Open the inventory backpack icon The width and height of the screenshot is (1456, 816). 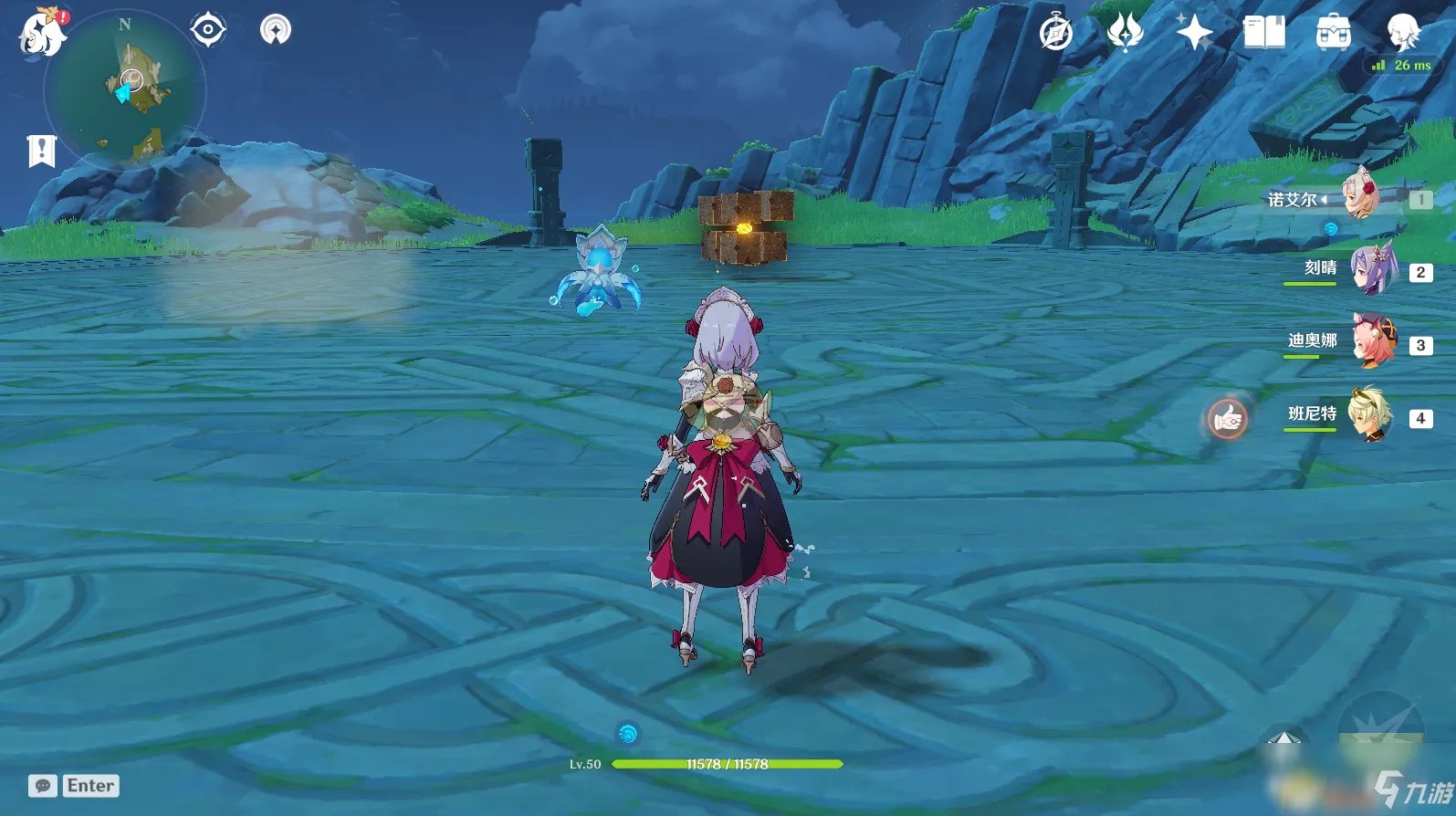(x=1334, y=34)
